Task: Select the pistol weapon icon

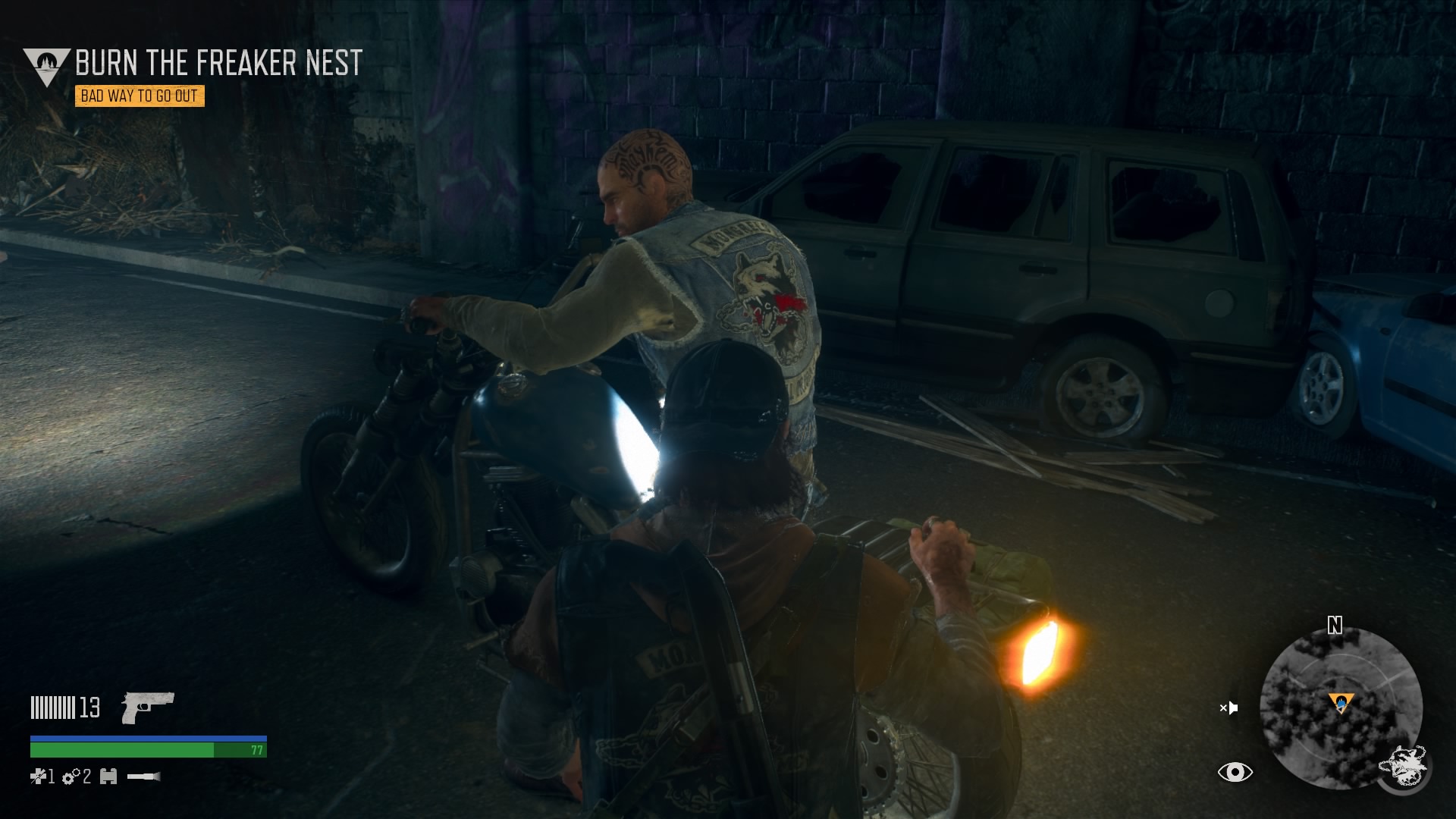Action: click(148, 708)
